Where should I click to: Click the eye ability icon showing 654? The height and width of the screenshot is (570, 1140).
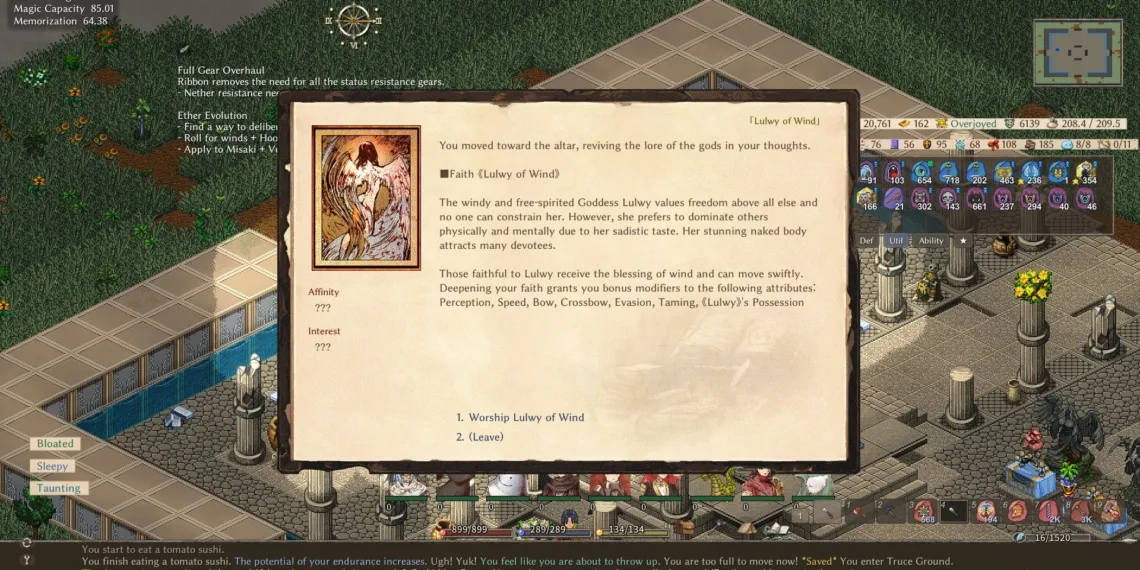click(x=920, y=173)
